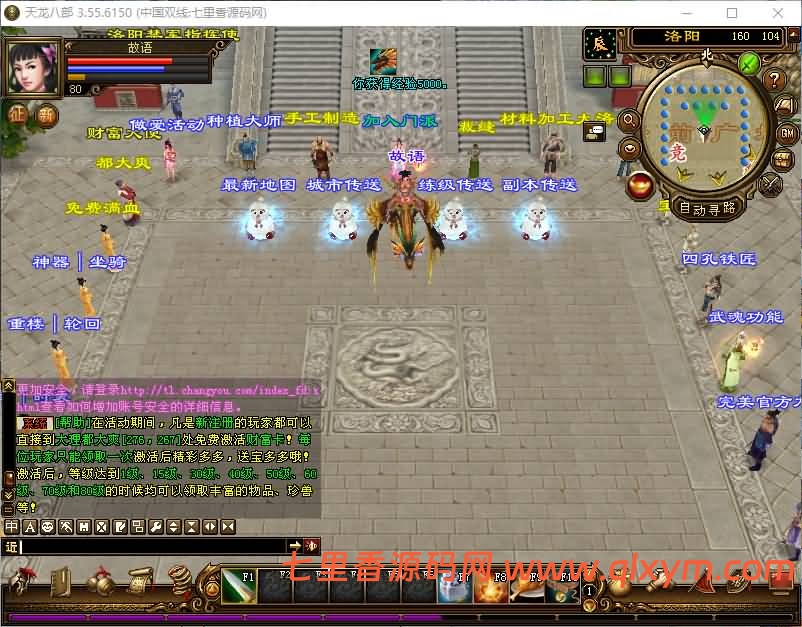Viewport: 802px width, 627px height.
Task: Toggle the crossed swords combat mode button
Action: click(772, 184)
